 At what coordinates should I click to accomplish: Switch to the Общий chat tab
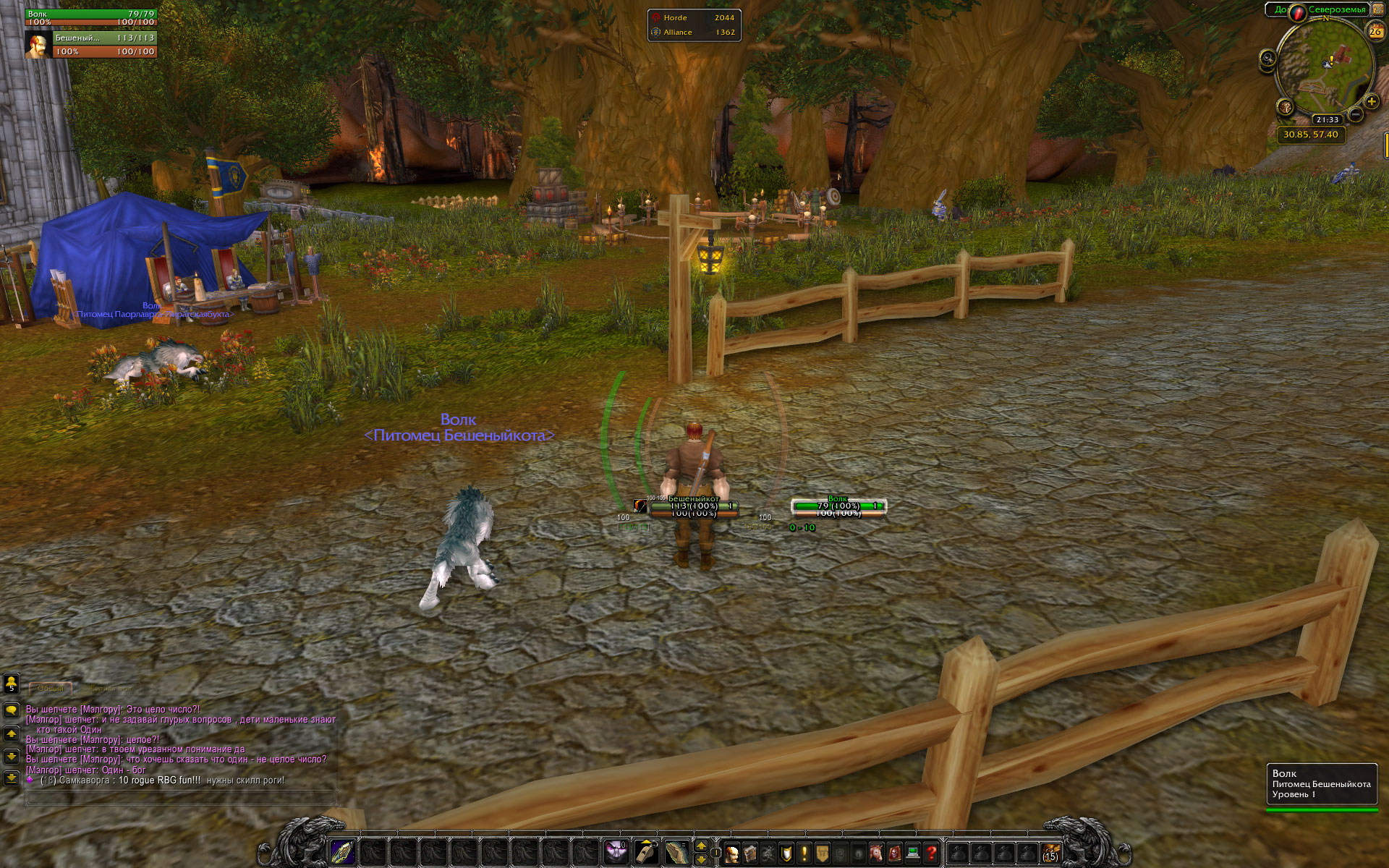51,689
